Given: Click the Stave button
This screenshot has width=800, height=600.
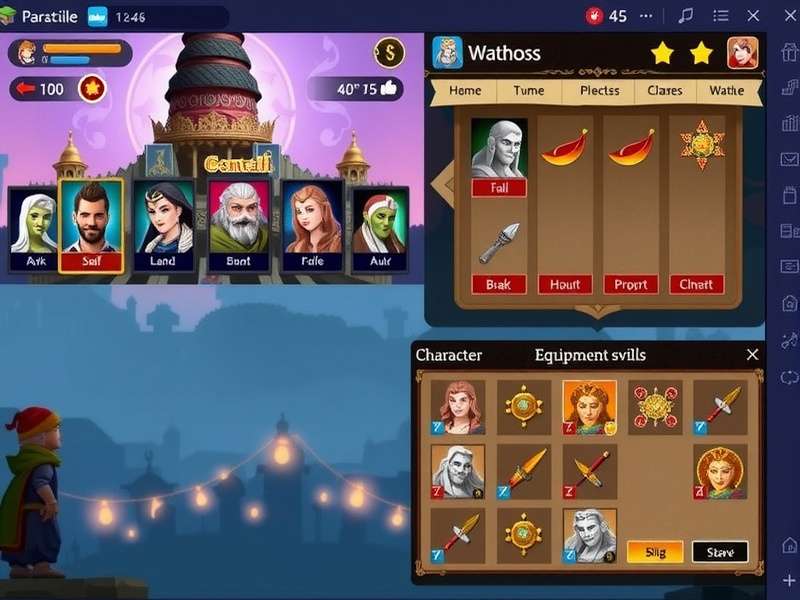Looking at the screenshot, I should pyautogui.click(x=720, y=551).
